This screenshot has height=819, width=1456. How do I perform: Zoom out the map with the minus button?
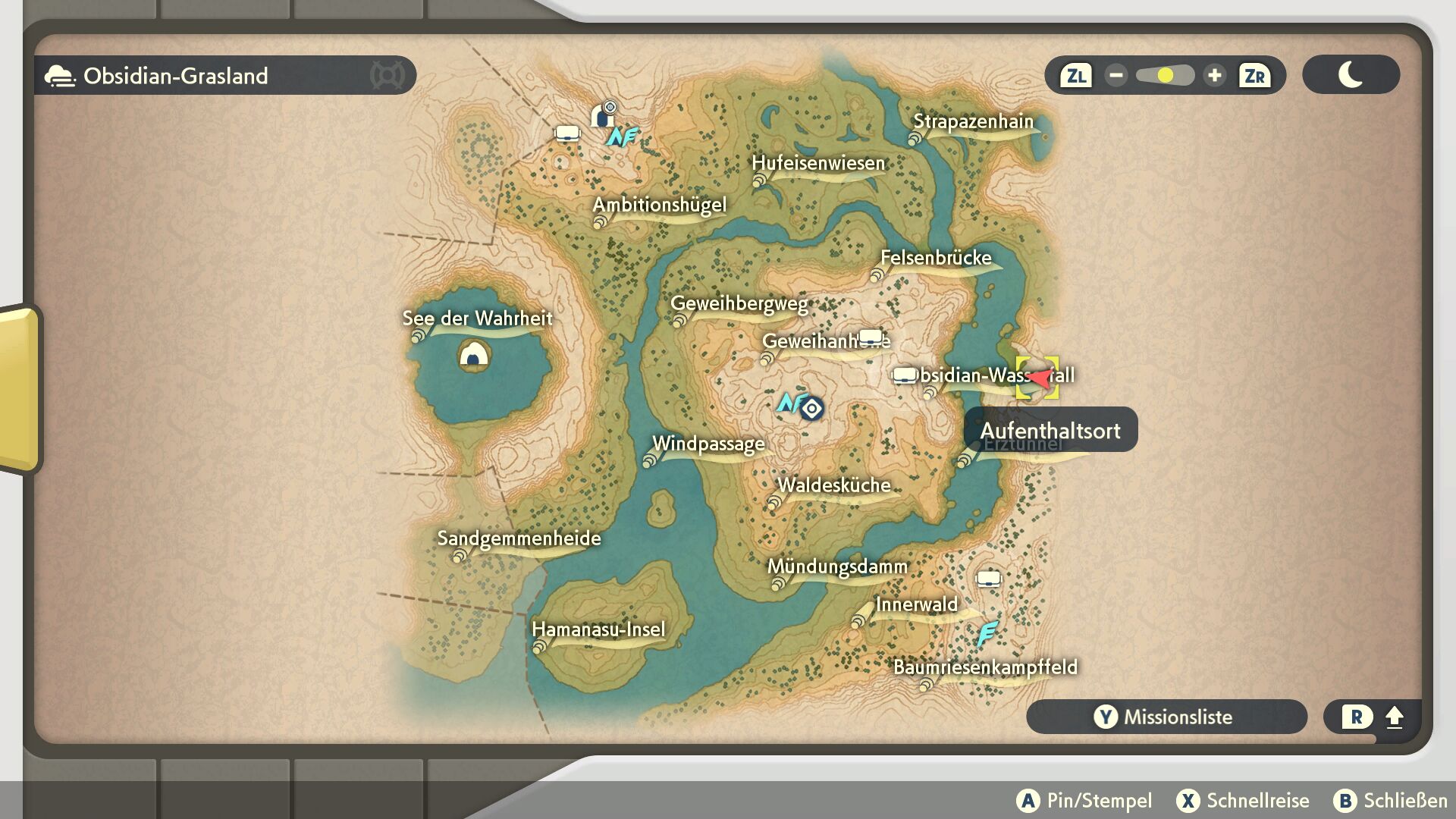coord(1116,76)
